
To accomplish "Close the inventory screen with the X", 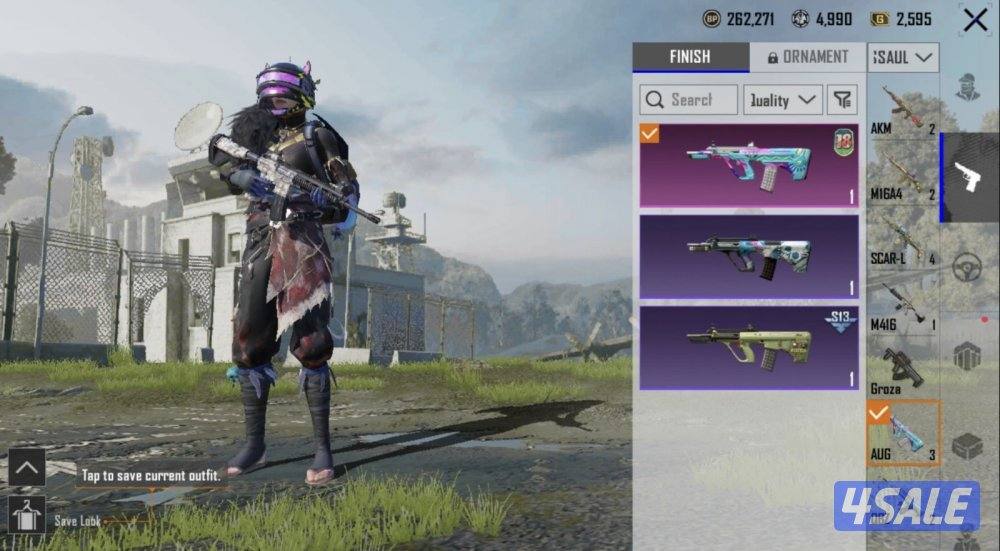I will tap(975, 20).
